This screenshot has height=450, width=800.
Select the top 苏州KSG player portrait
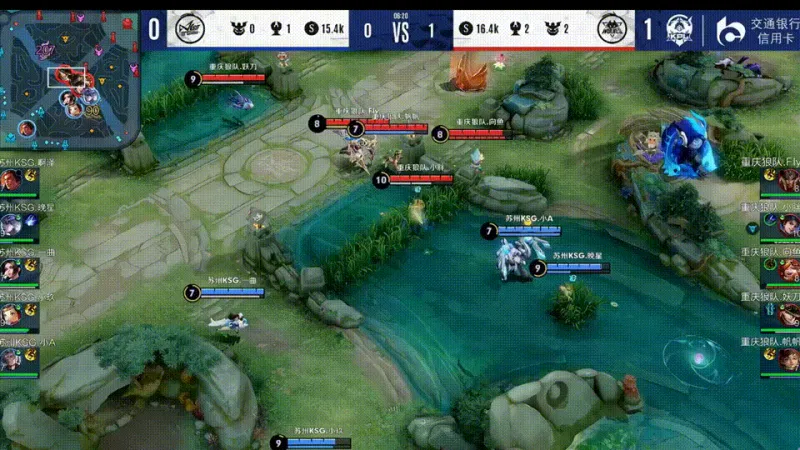click(12, 181)
